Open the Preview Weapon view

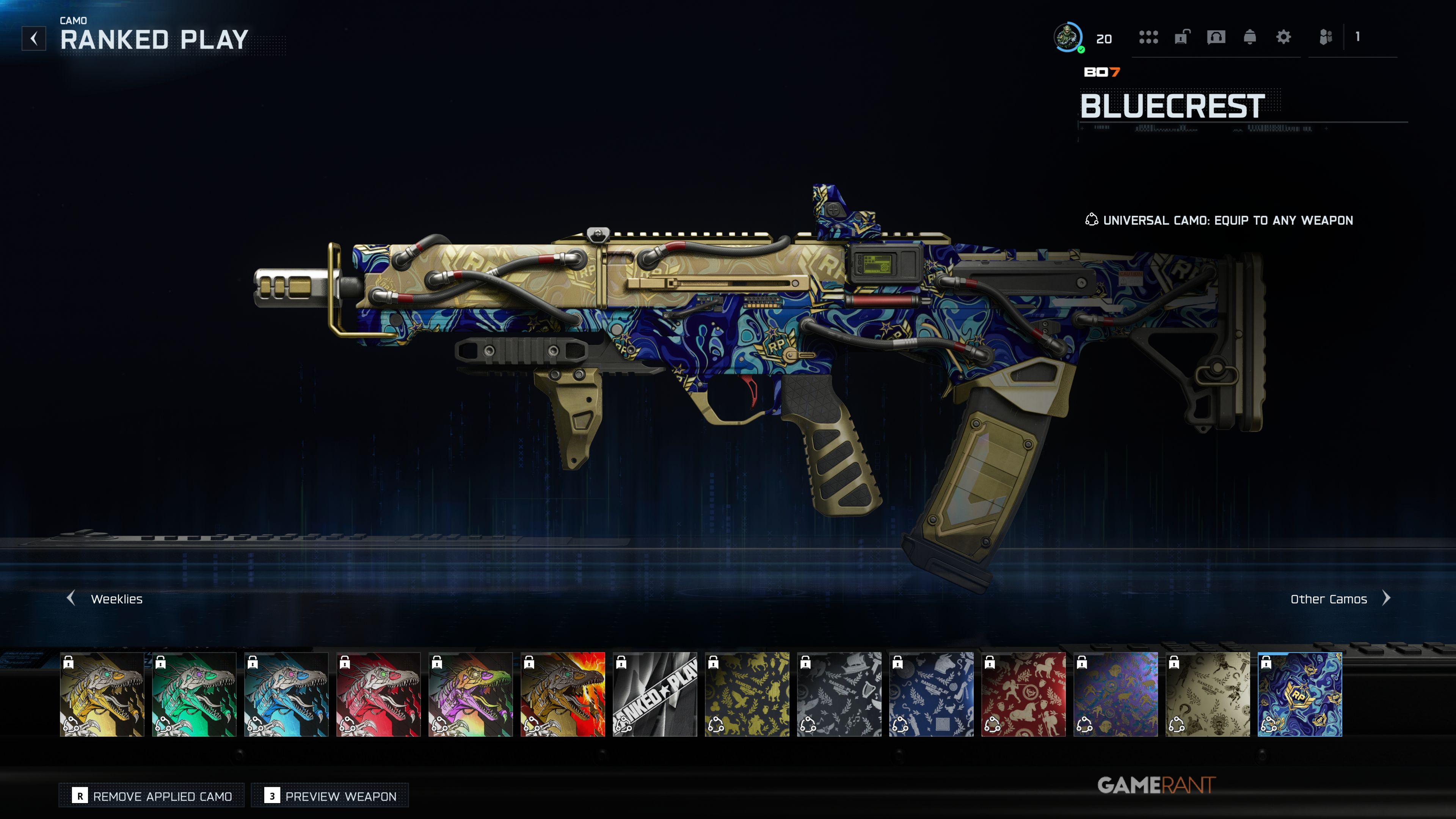331,796
